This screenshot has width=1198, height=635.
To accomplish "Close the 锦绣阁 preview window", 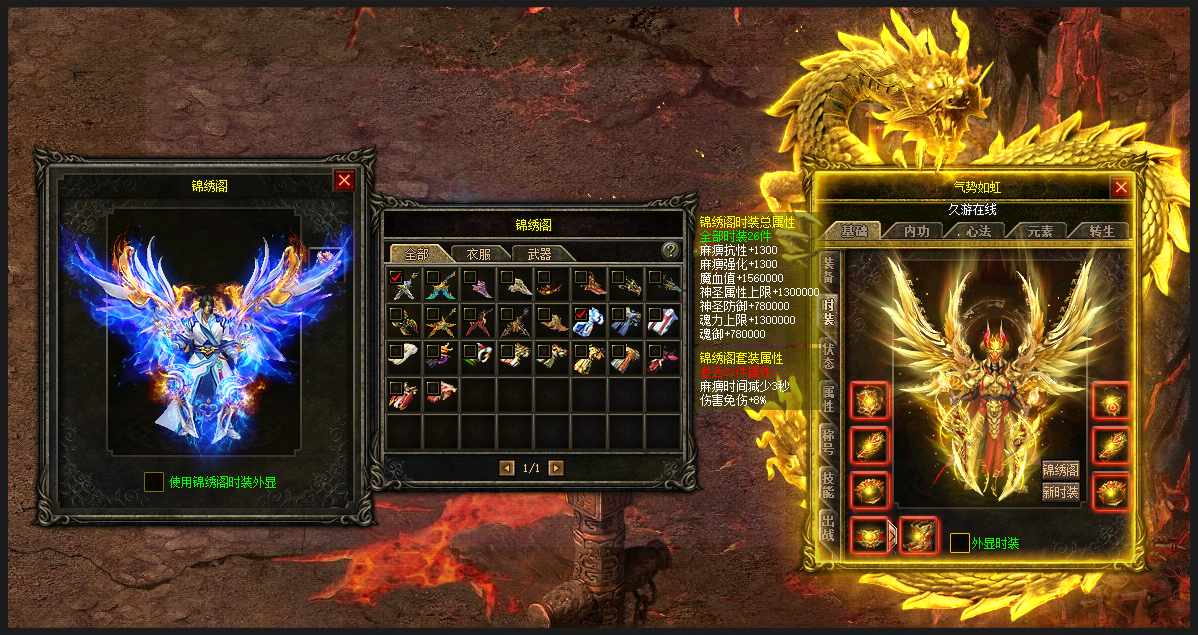I will (x=344, y=180).
